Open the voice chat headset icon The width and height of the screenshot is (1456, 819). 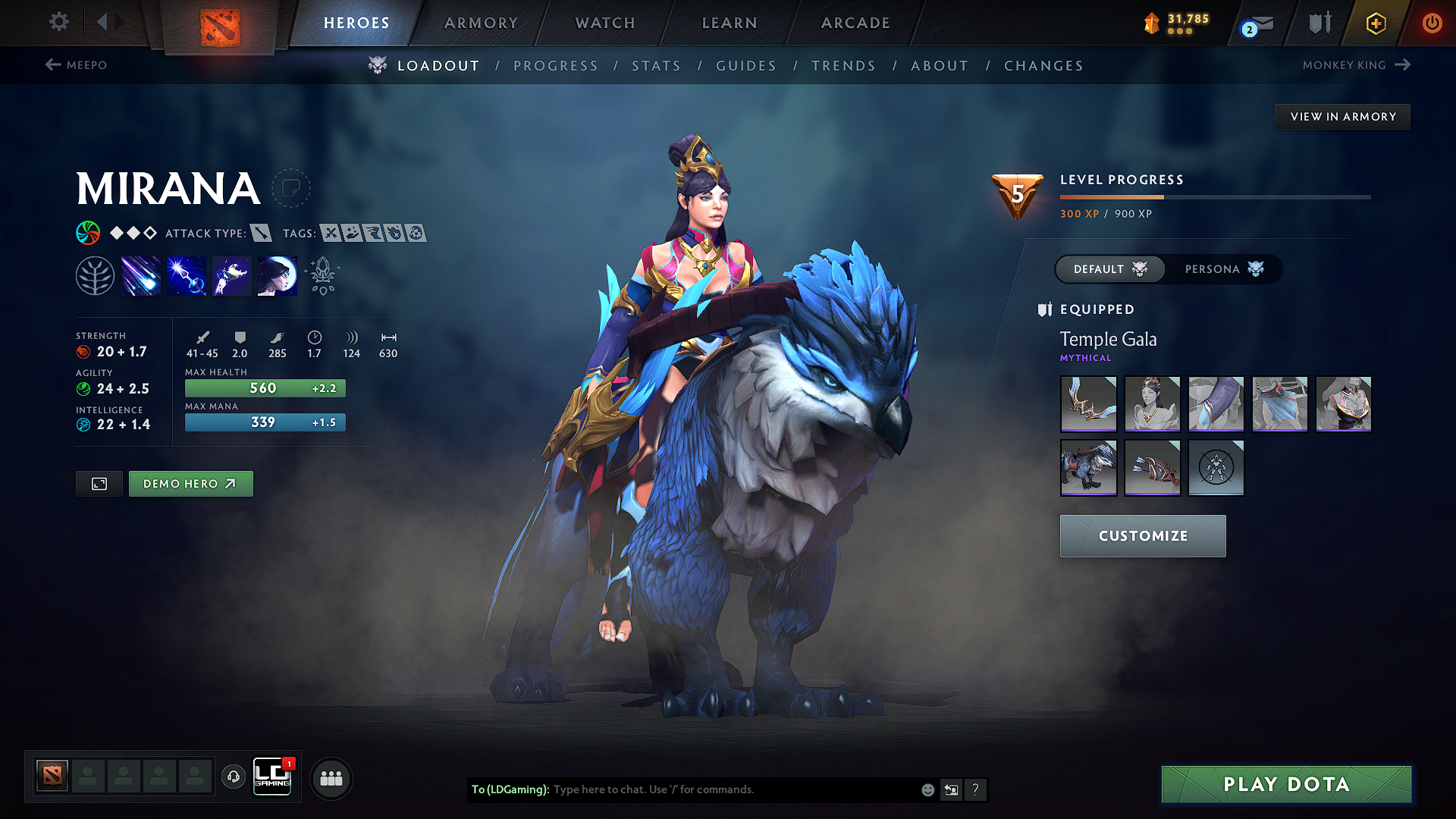[234, 777]
